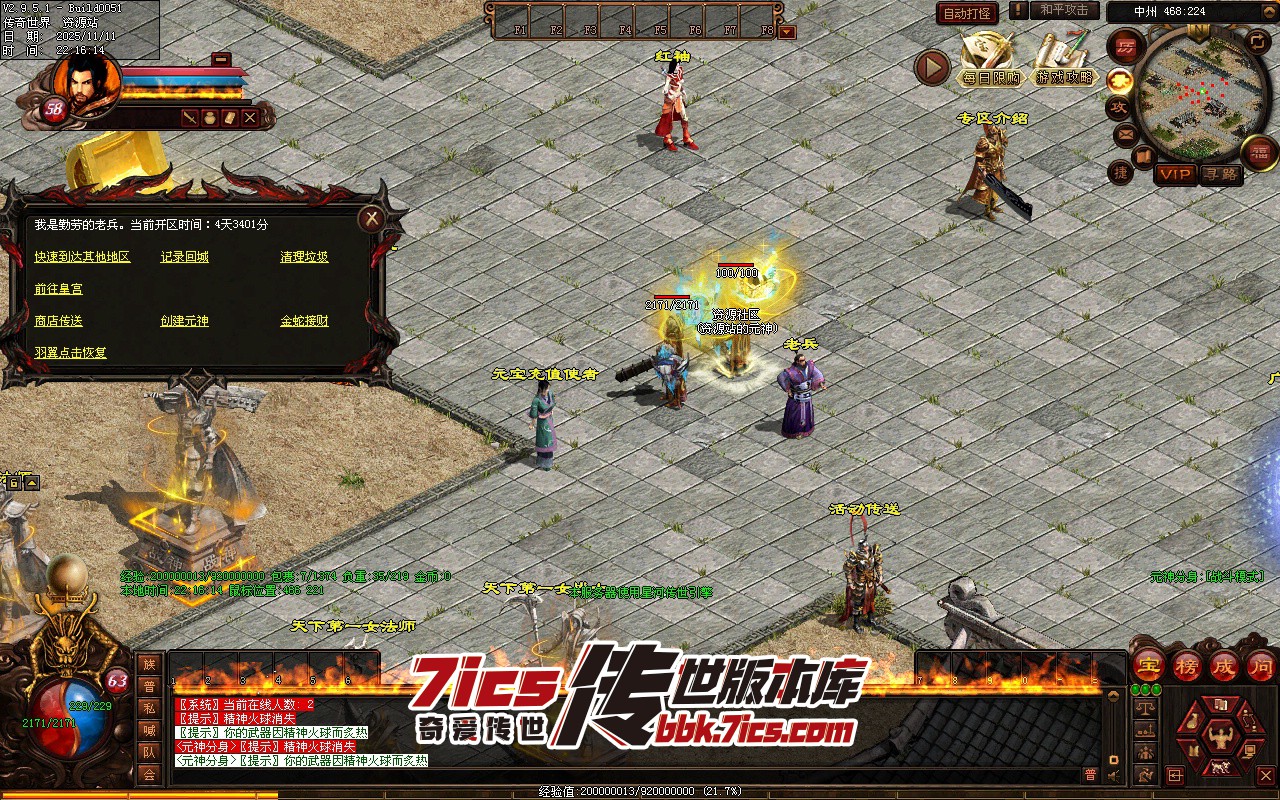Image resolution: width=1280 pixels, height=800 pixels.
Task: Open the 每日限购 daily shop icon
Action: pyautogui.click(x=990, y=60)
